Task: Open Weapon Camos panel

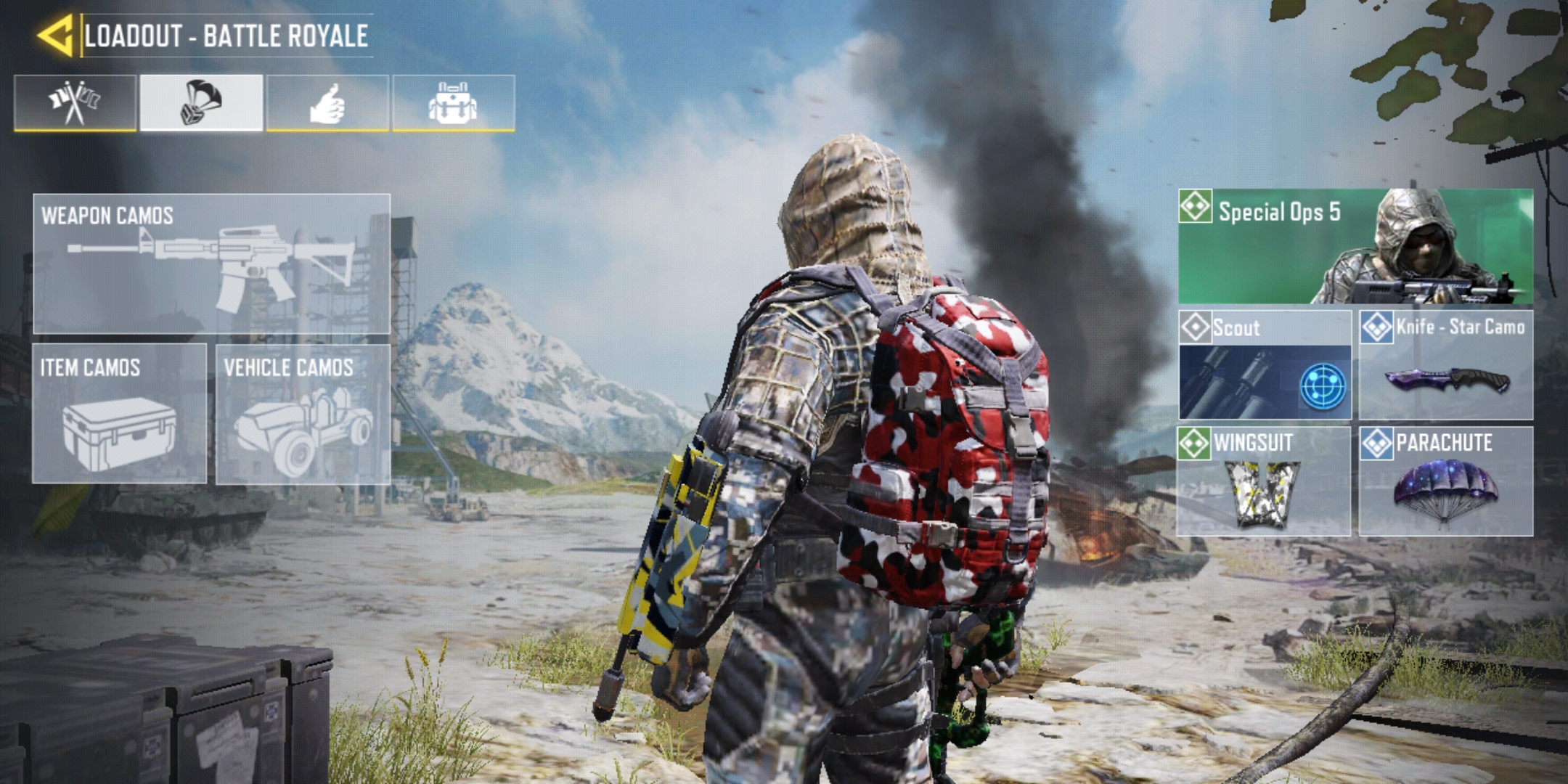Action: coord(211,264)
